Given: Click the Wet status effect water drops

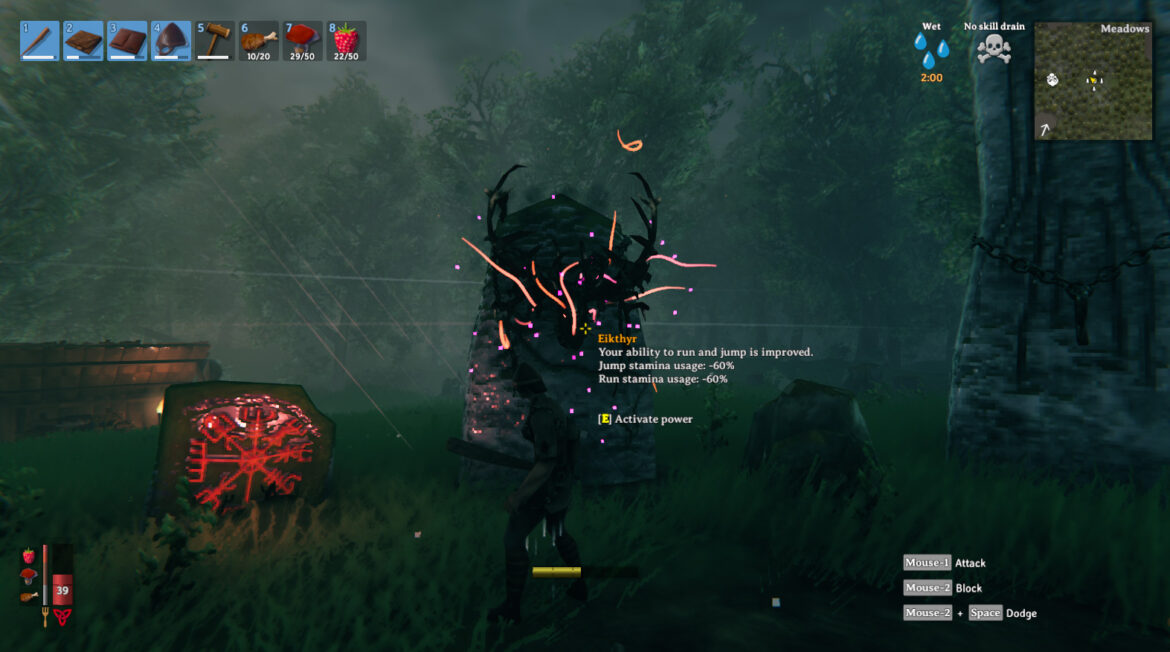Looking at the screenshot, I should [931, 50].
